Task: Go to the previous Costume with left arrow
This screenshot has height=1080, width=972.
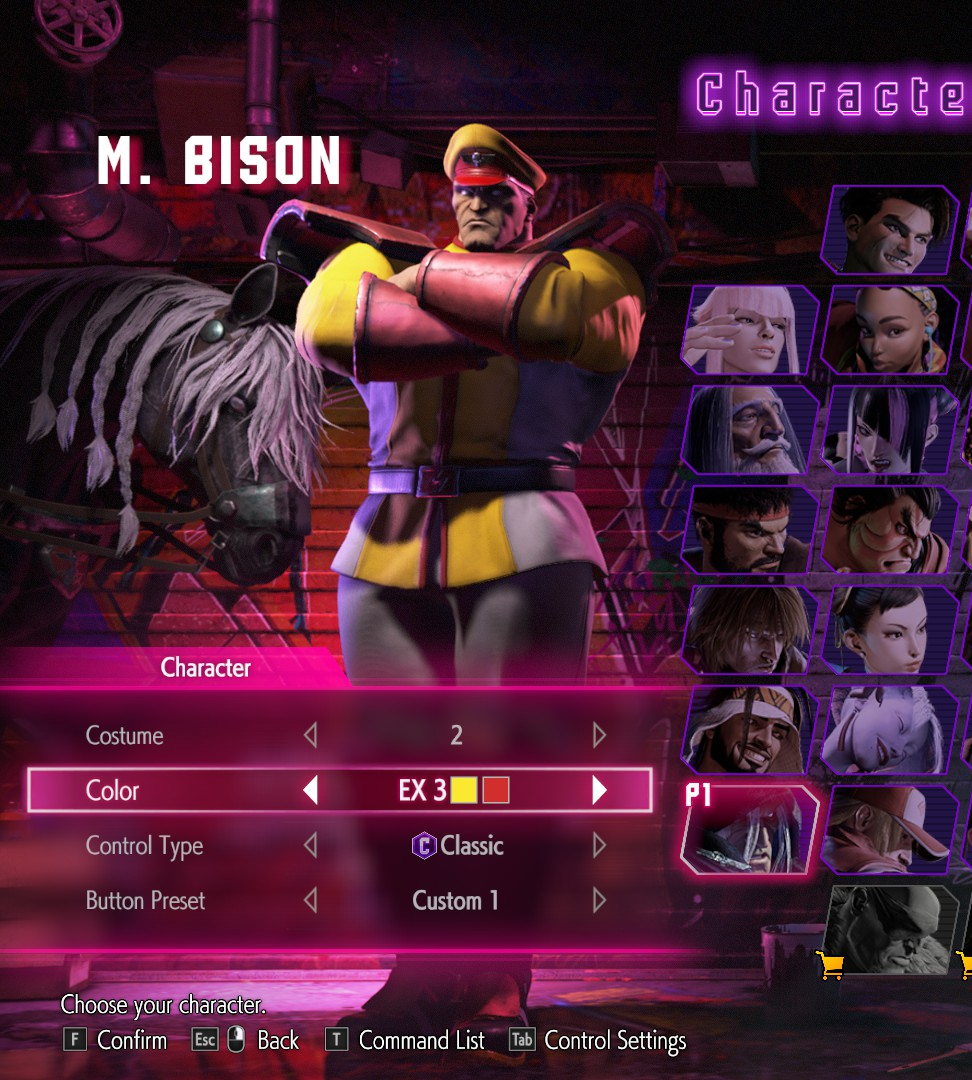Action: point(310,736)
